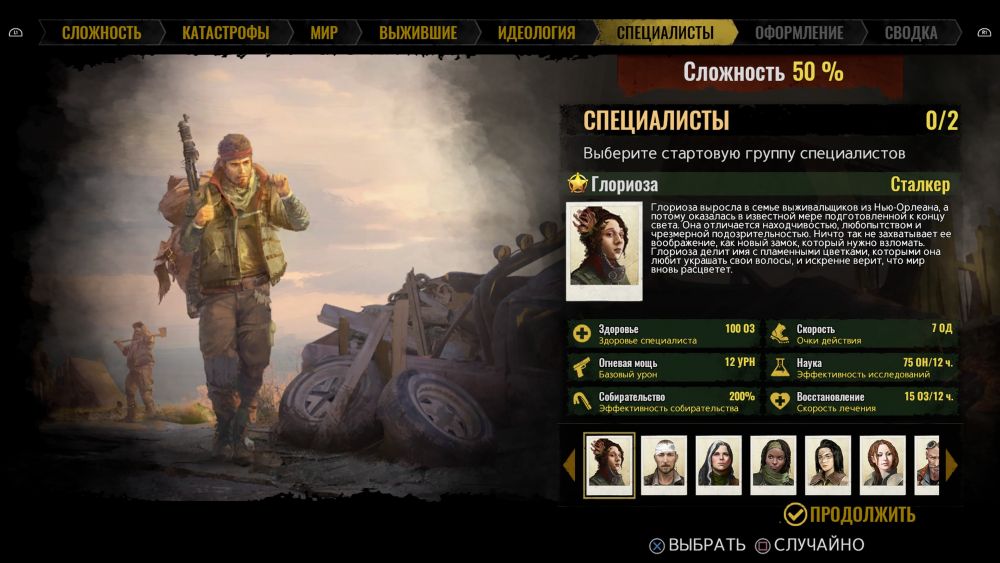Open the Катастрофы tab
Screen dimensions: 1000x563
(225, 33)
